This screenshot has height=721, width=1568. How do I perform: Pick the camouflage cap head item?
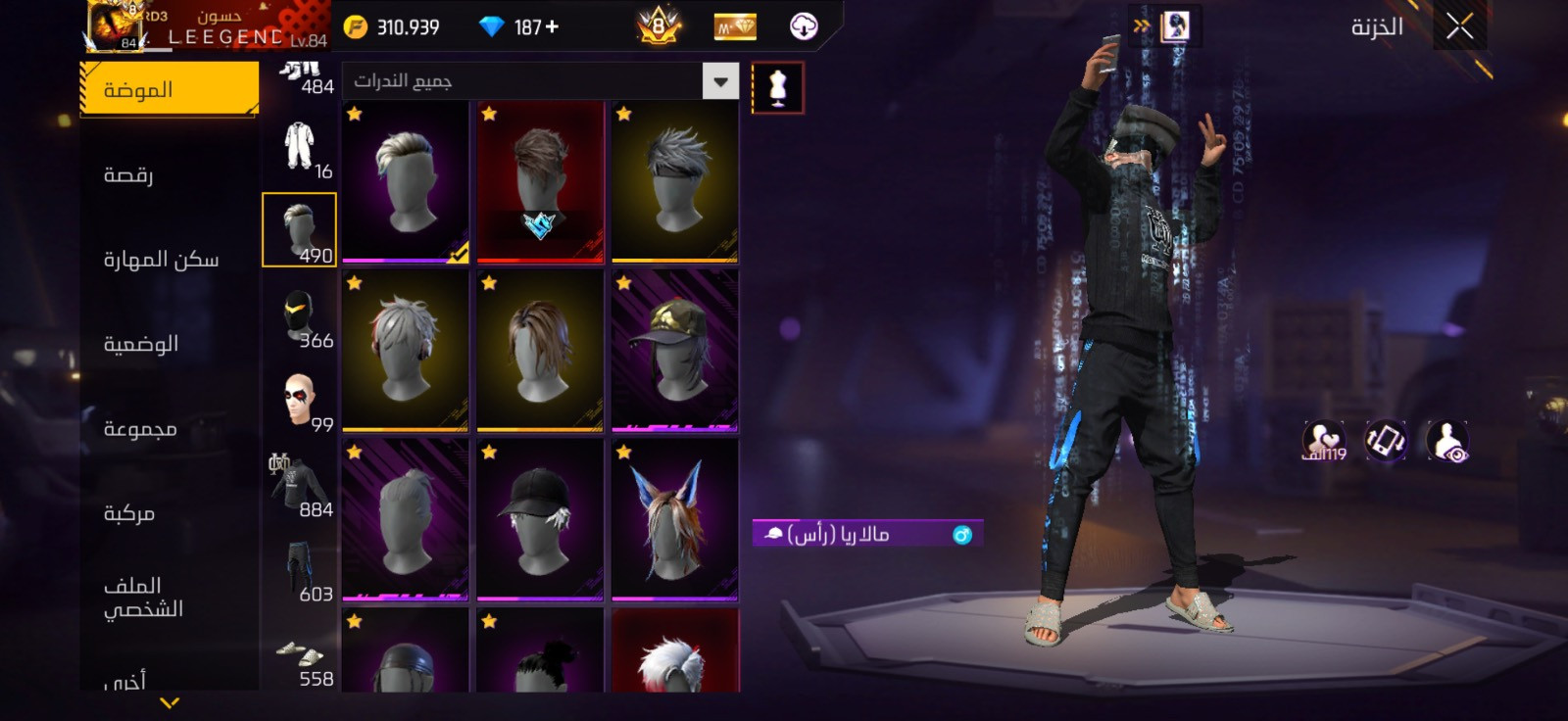[x=674, y=350]
